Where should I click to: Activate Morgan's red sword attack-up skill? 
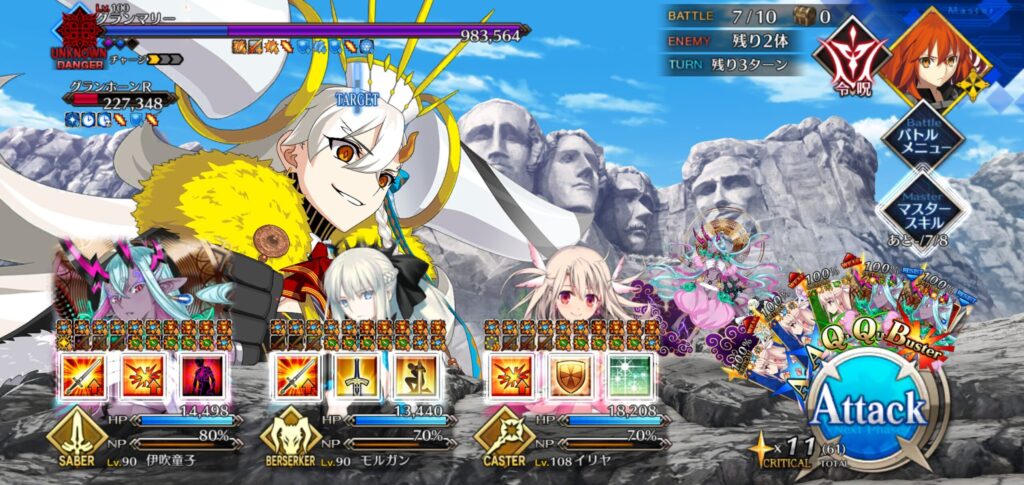tap(297, 377)
